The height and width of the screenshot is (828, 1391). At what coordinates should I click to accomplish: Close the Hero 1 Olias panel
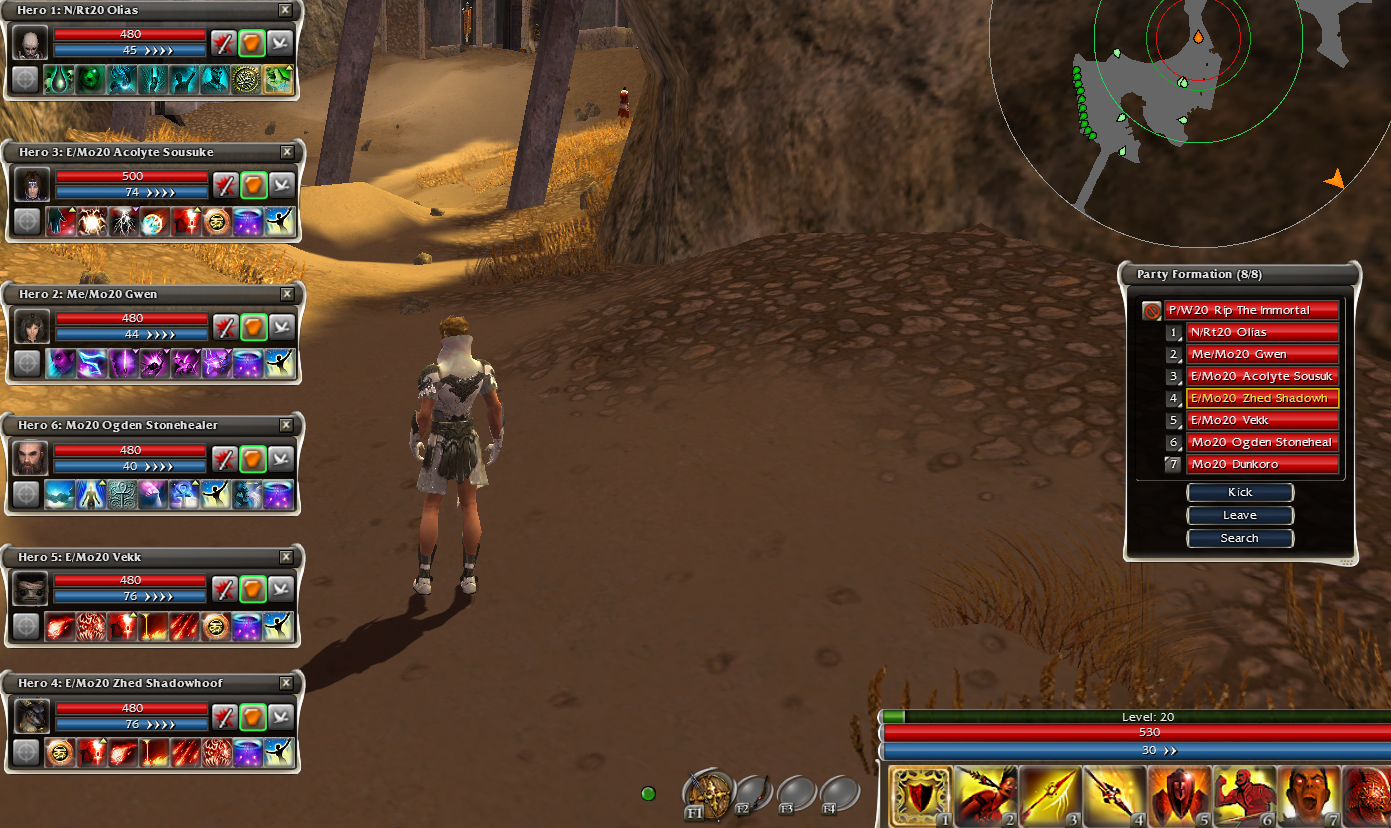click(286, 10)
